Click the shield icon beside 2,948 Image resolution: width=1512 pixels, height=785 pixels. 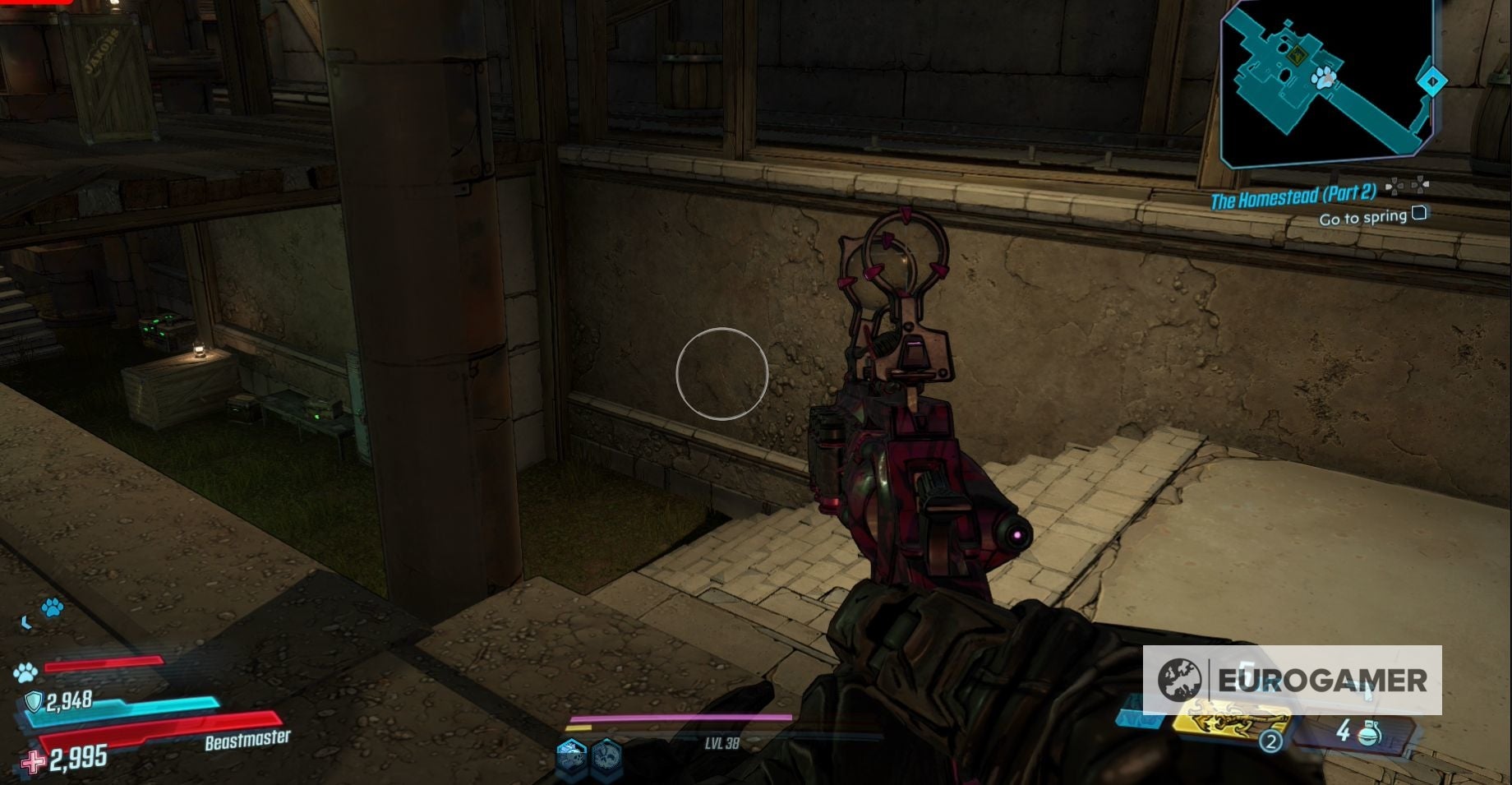pos(35,701)
